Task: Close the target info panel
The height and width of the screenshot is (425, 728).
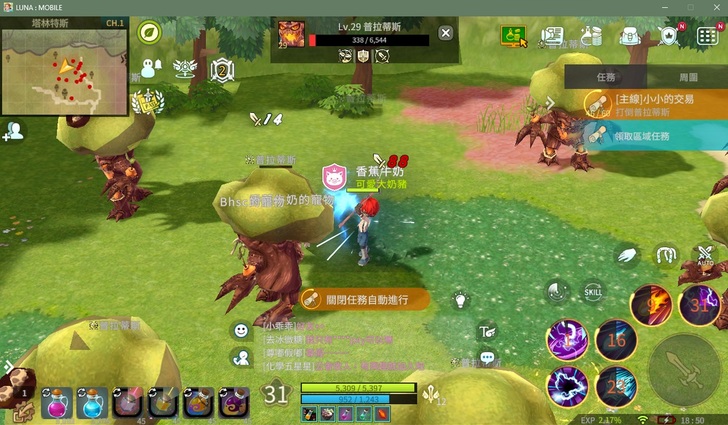Action: (x=446, y=33)
